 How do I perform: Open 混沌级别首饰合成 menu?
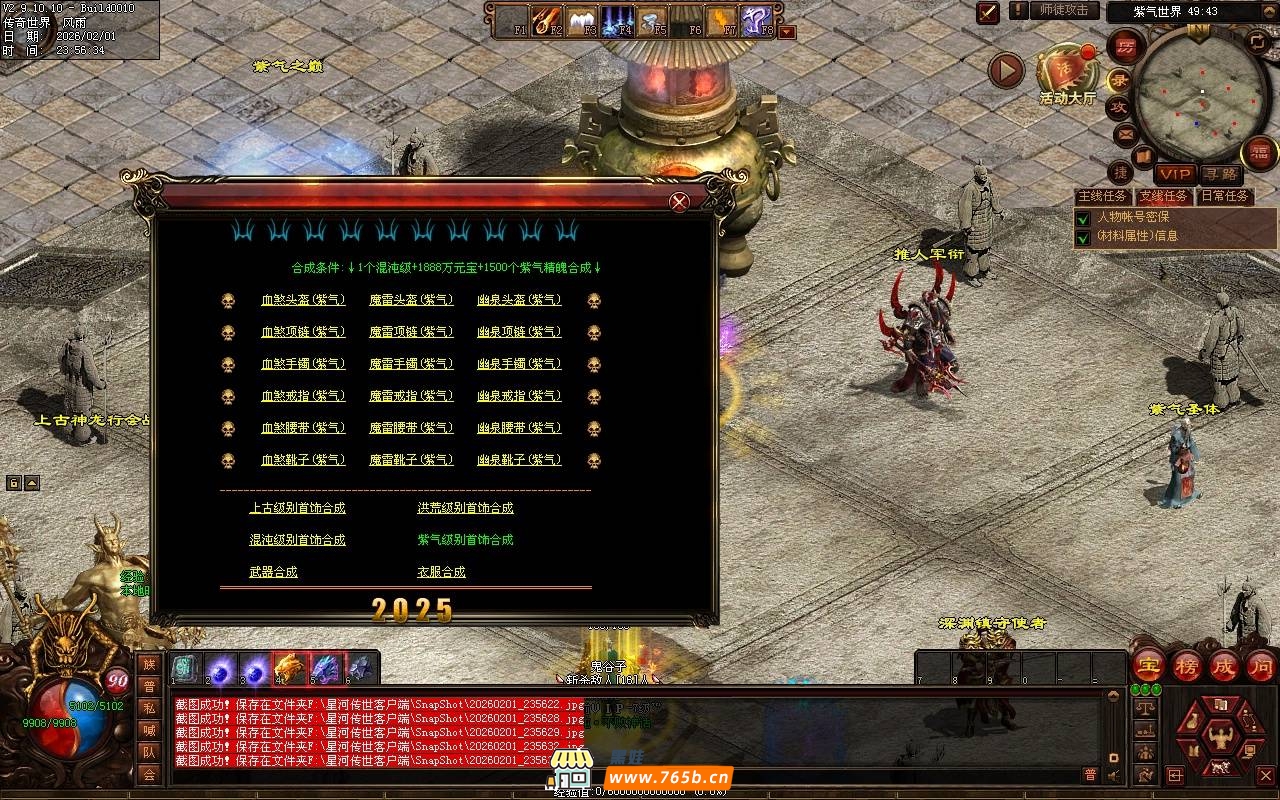click(297, 540)
